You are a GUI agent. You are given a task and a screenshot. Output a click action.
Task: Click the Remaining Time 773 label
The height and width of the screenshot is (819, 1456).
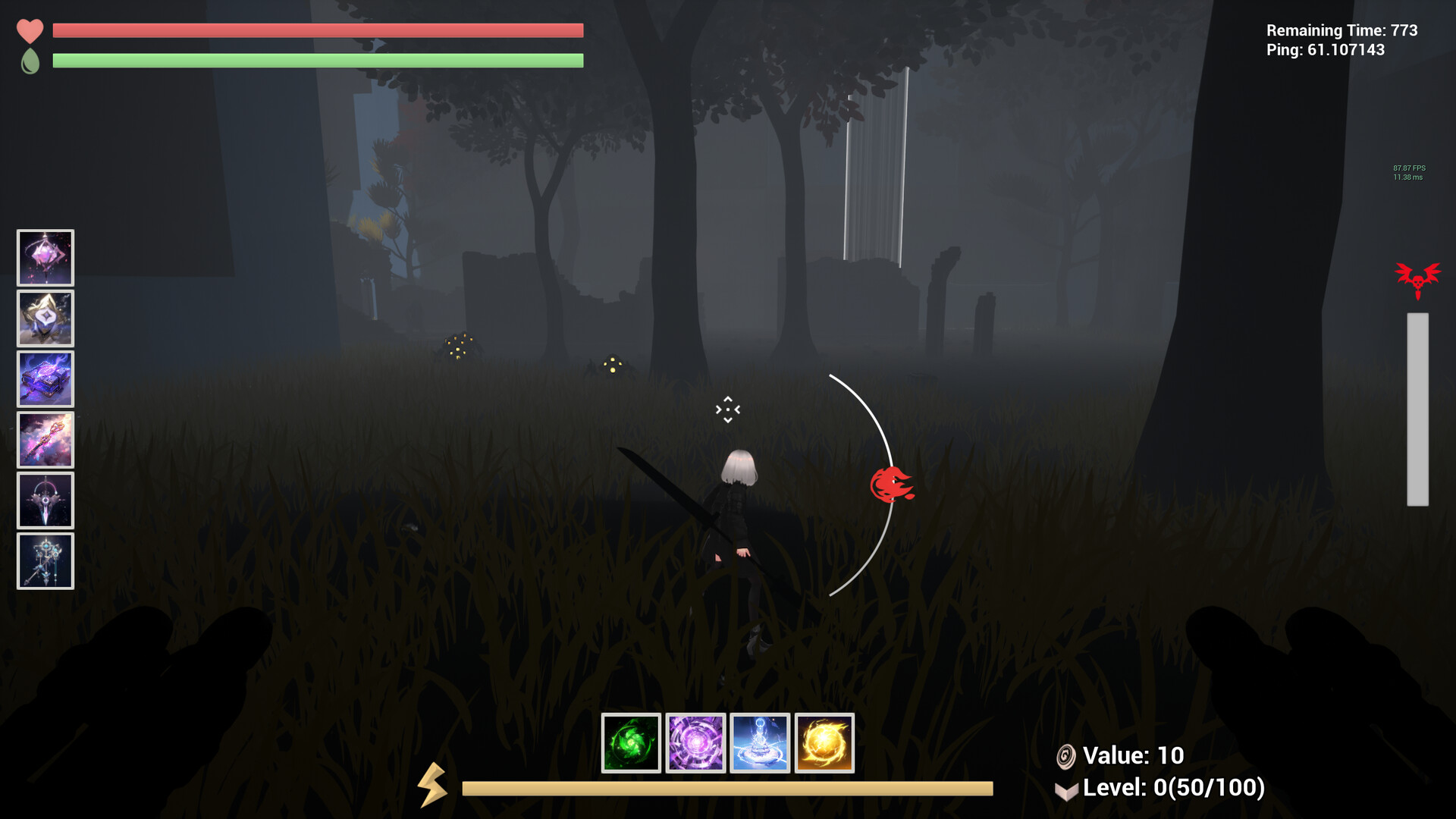1341,31
